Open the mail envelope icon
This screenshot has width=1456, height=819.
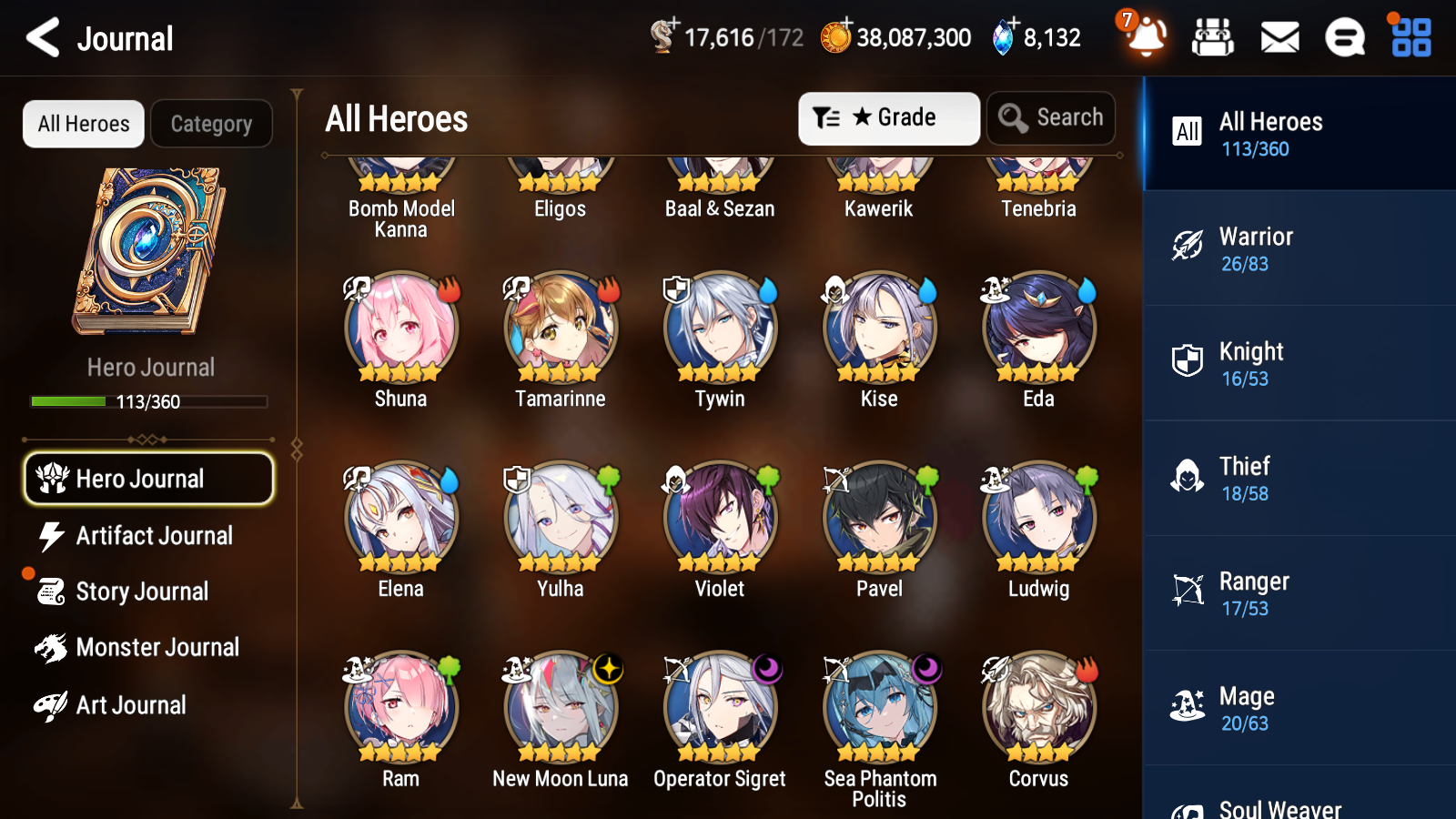click(x=1279, y=38)
